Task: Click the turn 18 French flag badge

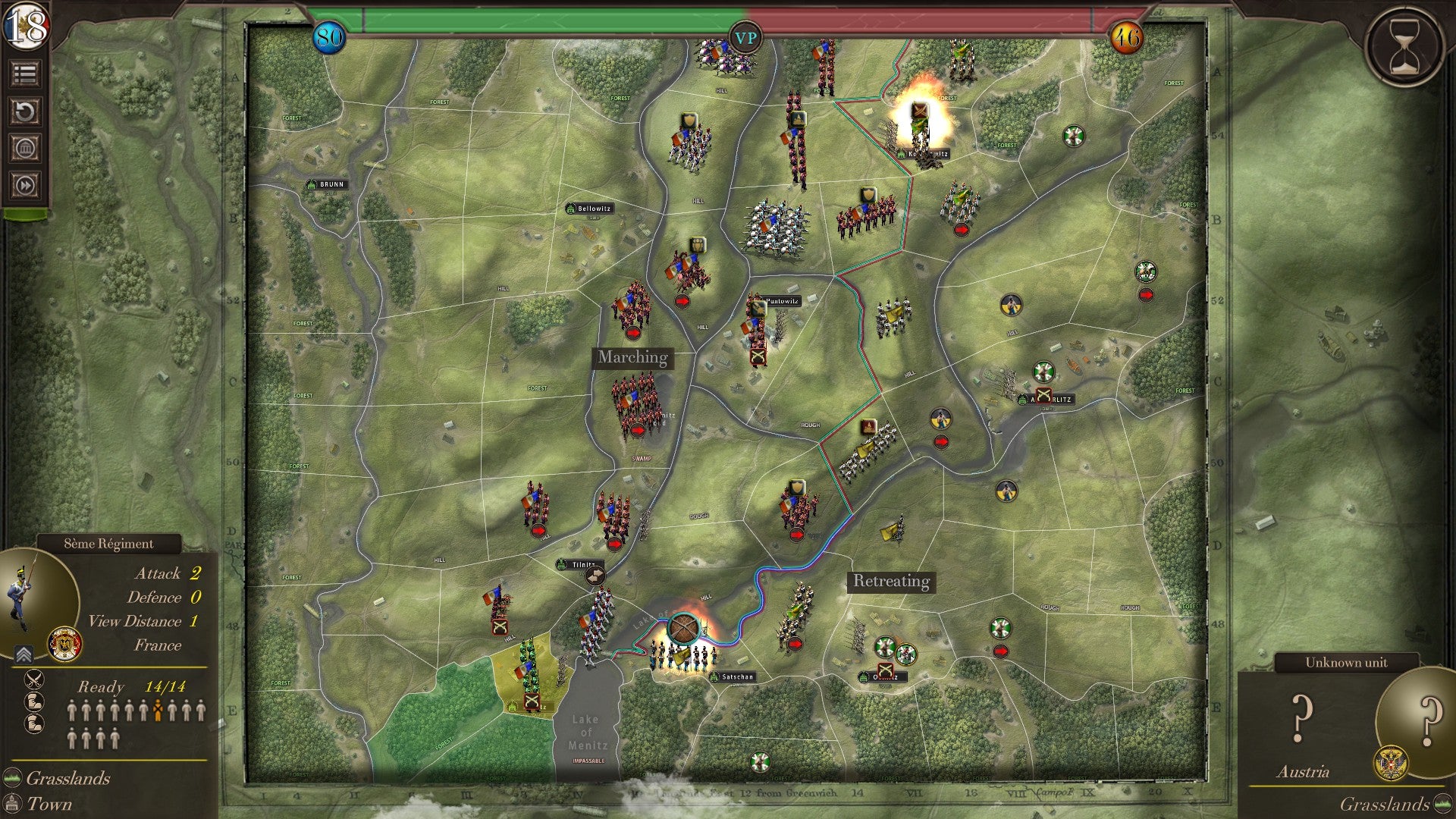Action: [26, 27]
